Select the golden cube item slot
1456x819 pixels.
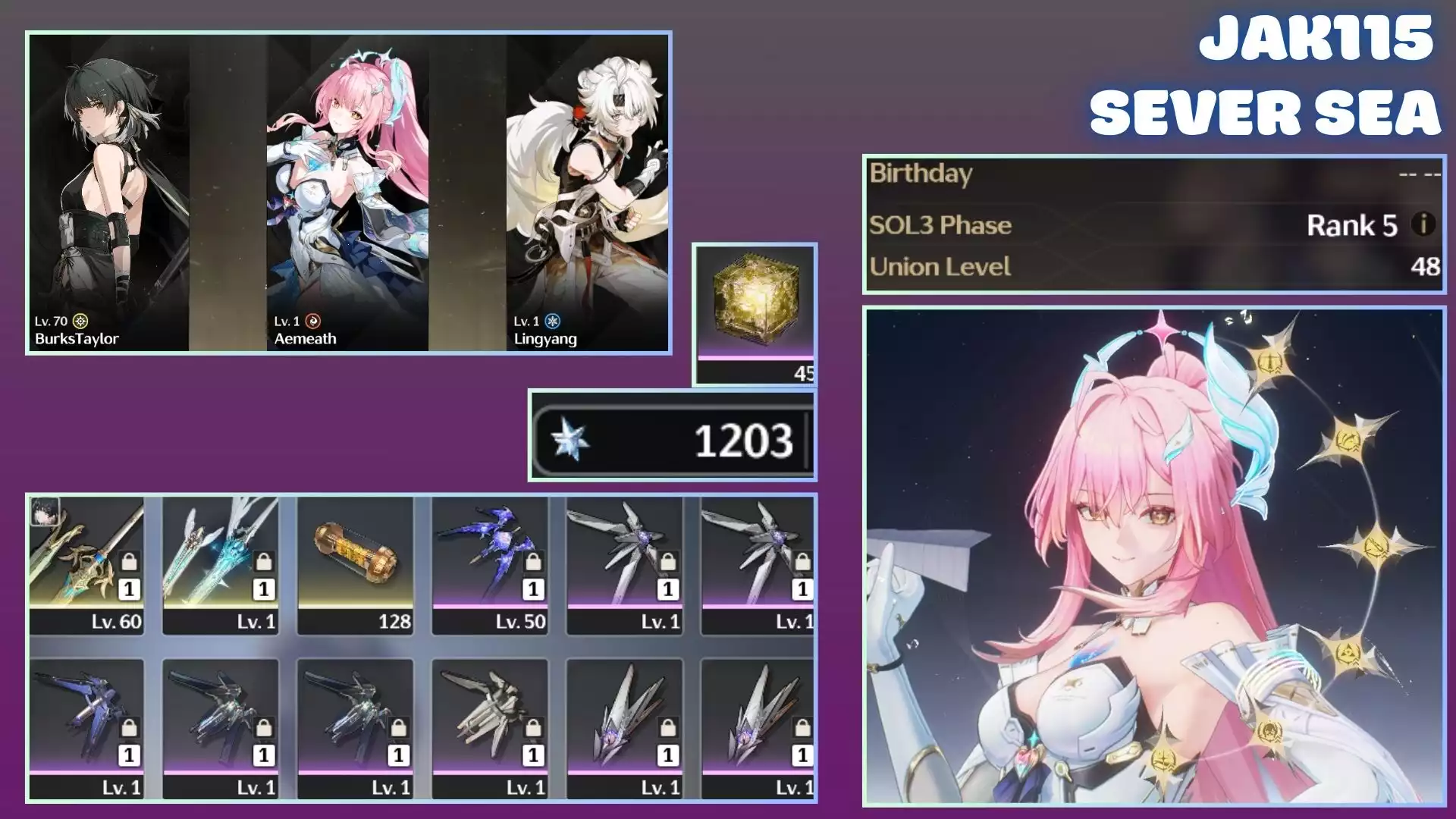755,313
